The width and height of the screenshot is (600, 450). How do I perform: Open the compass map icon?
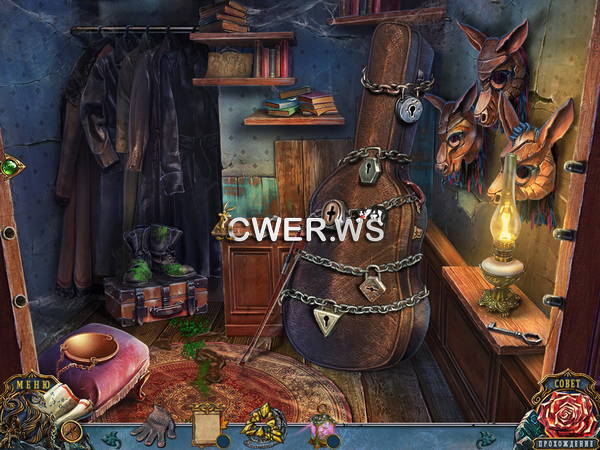(x=71, y=432)
